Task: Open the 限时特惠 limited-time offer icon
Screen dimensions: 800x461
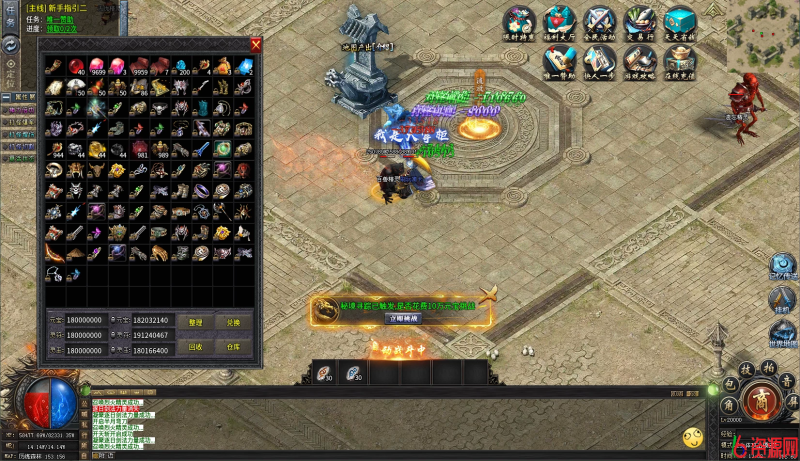Action: pyautogui.click(x=519, y=22)
